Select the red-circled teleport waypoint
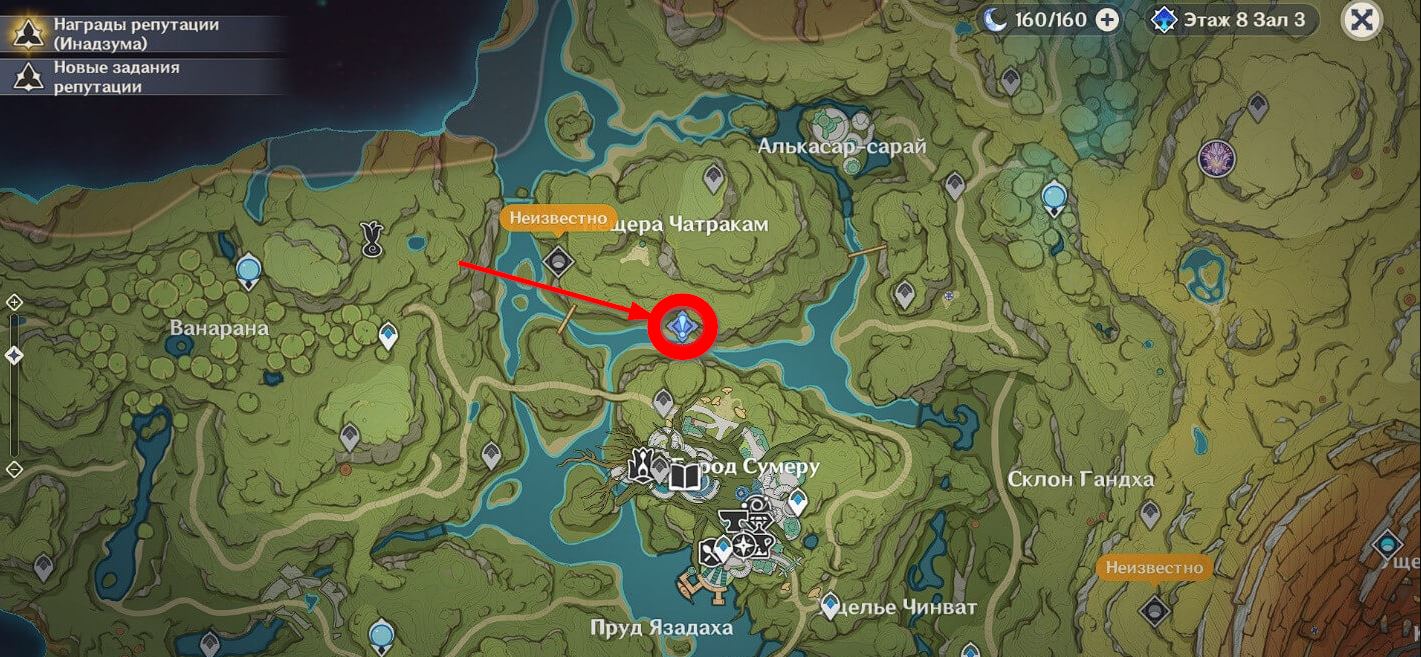The image size is (1421, 657). [683, 325]
